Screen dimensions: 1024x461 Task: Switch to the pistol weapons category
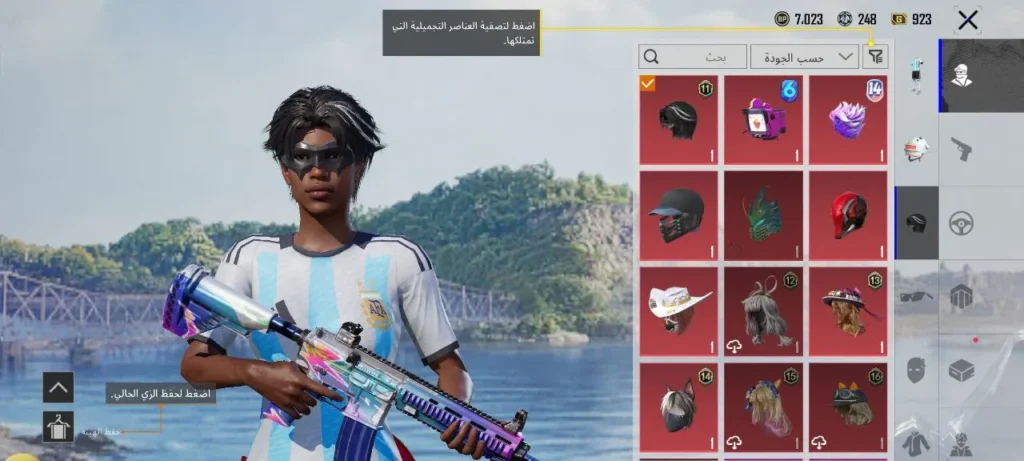pyautogui.click(x=961, y=148)
